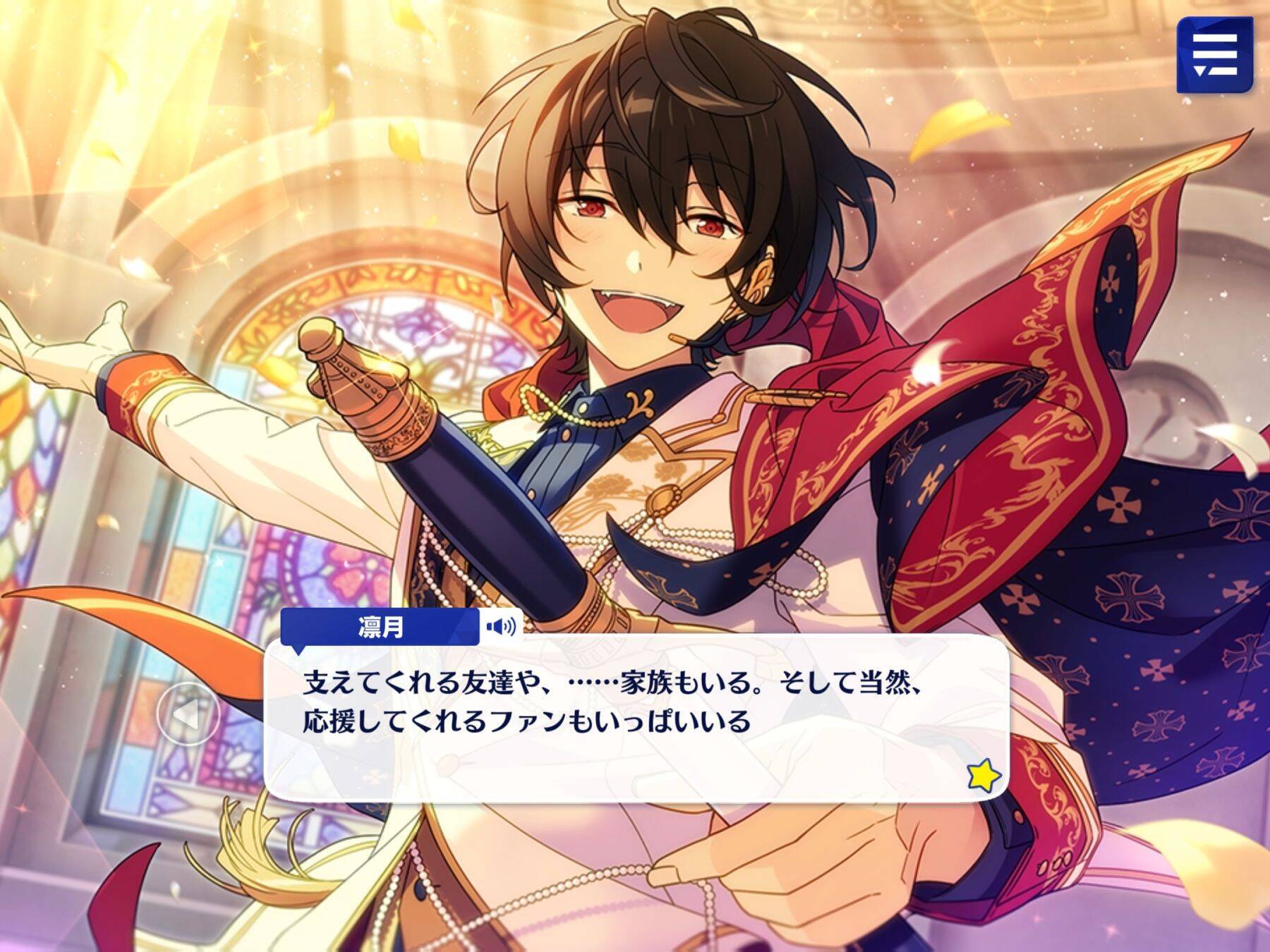Replay the voice line with speaker icon
This screenshot has height=952, width=1270.
(501, 625)
